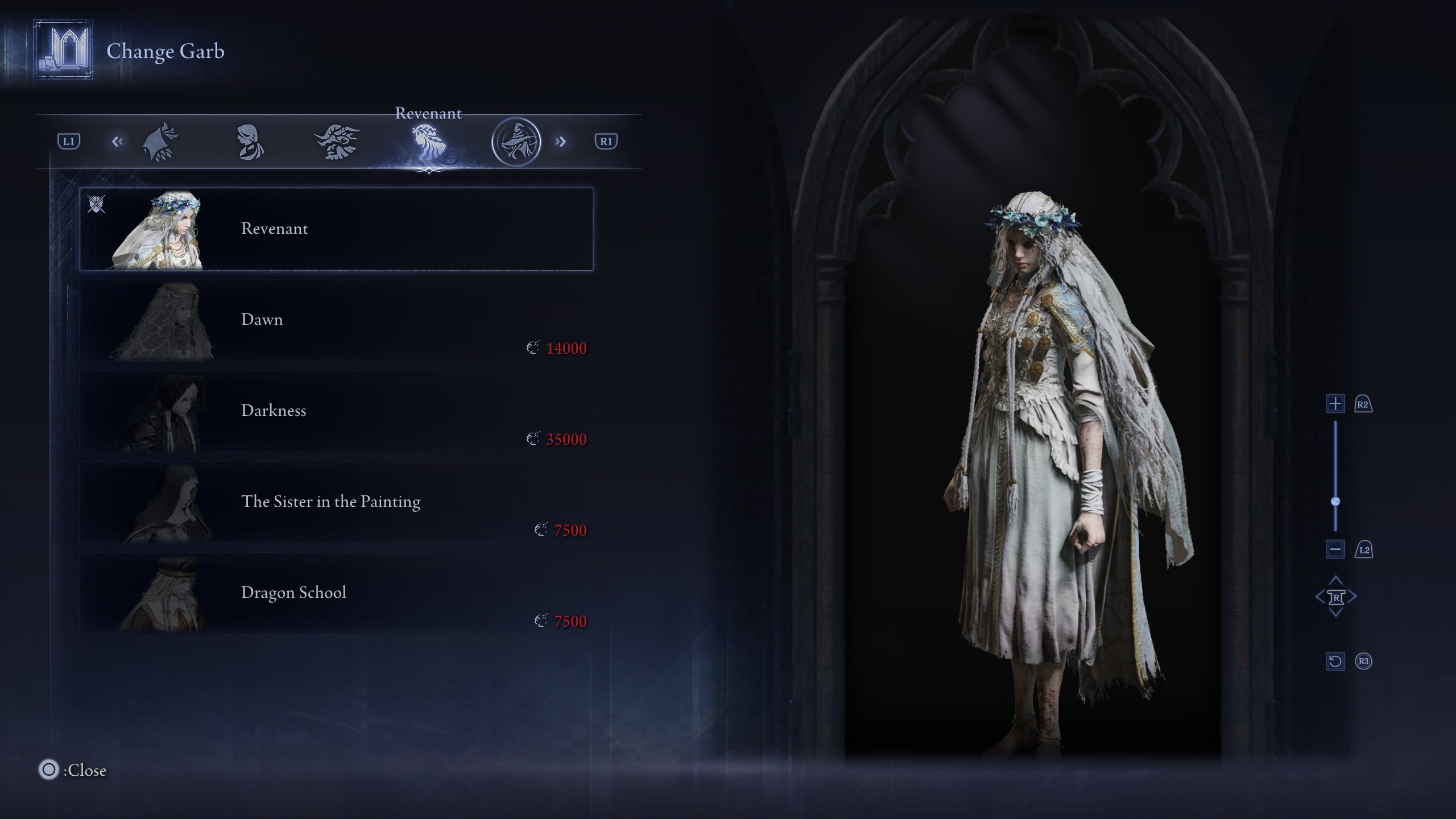The image size is (1456, 819).
Task: Pick The Sister in the Painting garb
Action: (336, 502)
